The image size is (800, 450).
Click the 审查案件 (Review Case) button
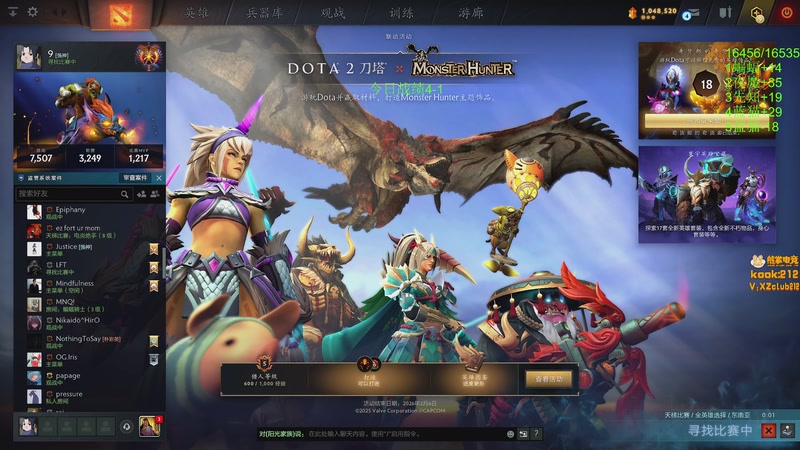pos(138,177)
